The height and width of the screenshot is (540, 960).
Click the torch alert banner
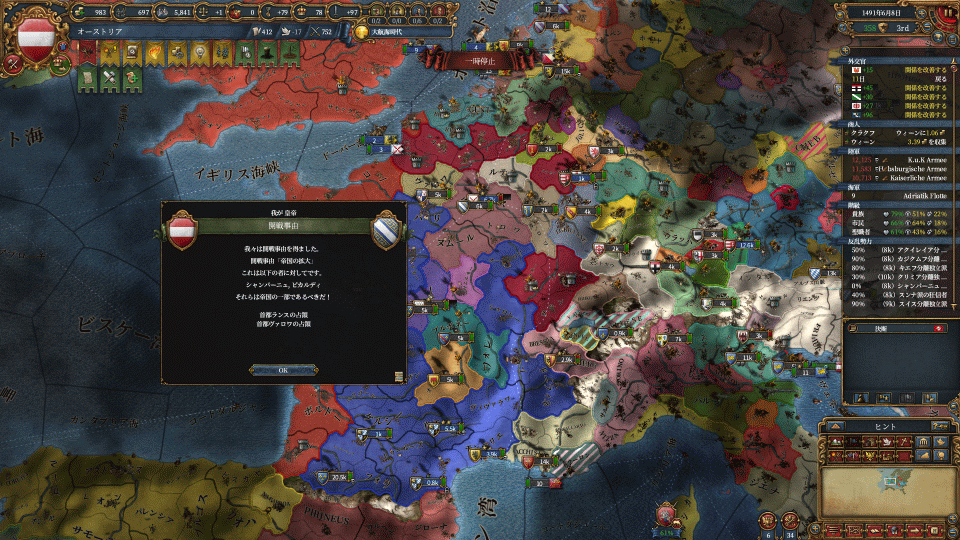(x=157, y=52)
